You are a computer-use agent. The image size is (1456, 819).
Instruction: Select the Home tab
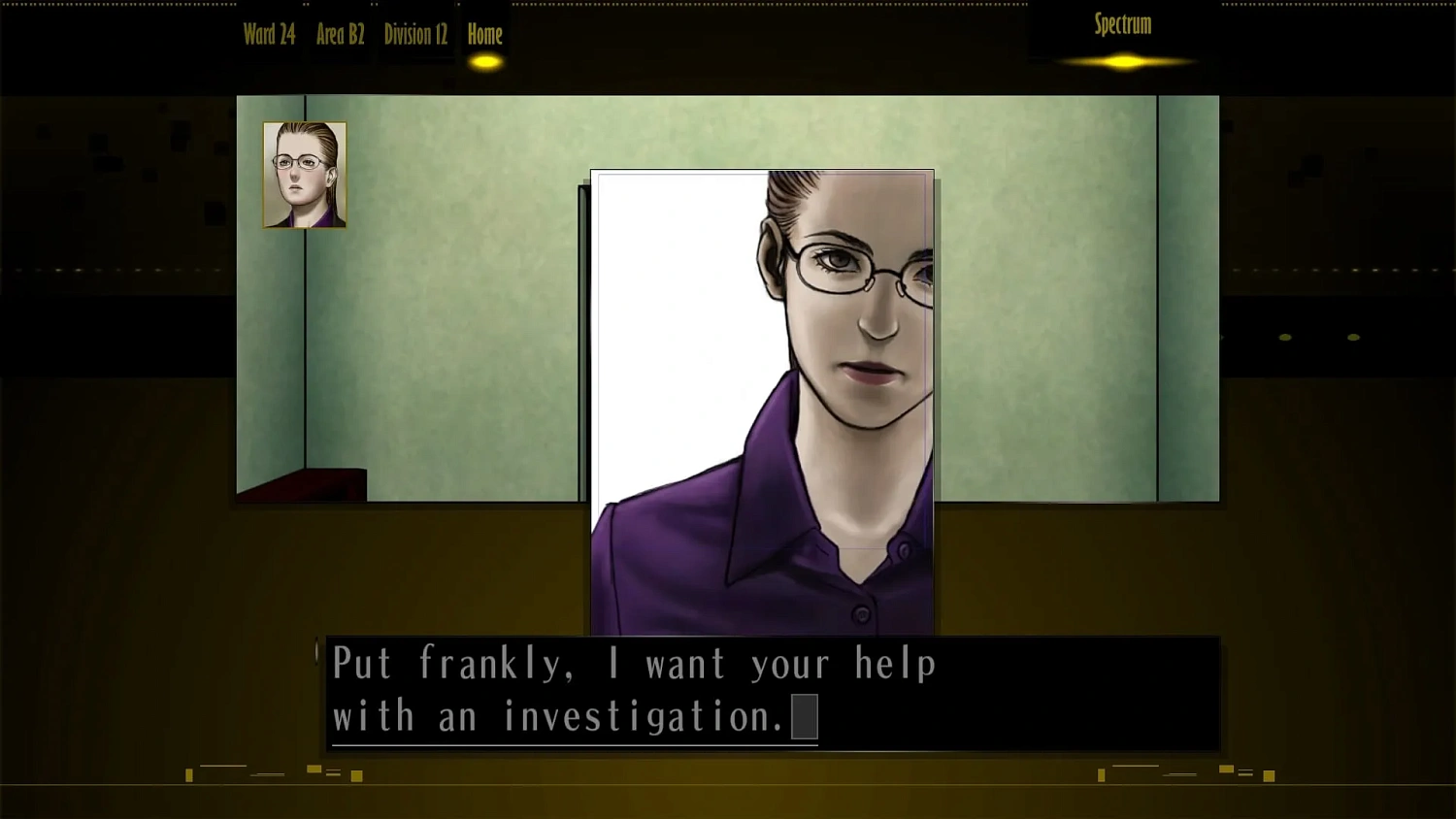tap(484, 35)
